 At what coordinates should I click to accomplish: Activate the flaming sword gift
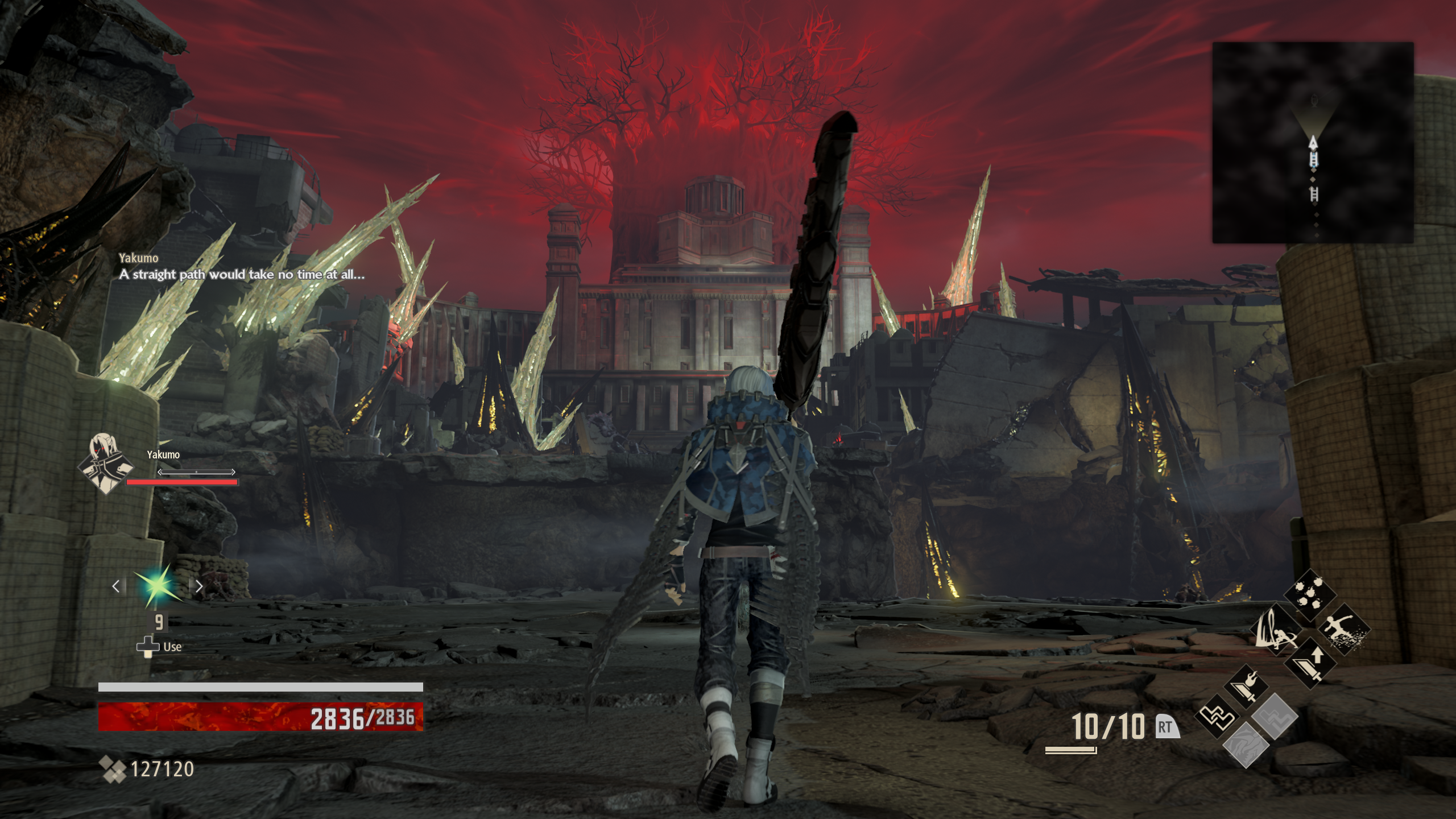(1247, 686)
